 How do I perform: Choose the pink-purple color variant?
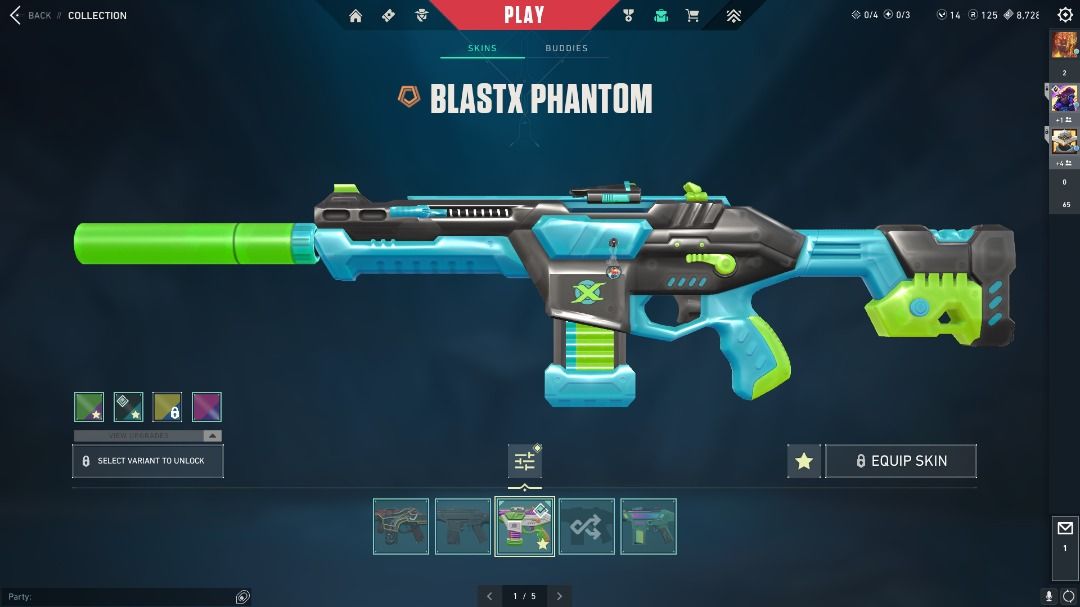point(207,407)
